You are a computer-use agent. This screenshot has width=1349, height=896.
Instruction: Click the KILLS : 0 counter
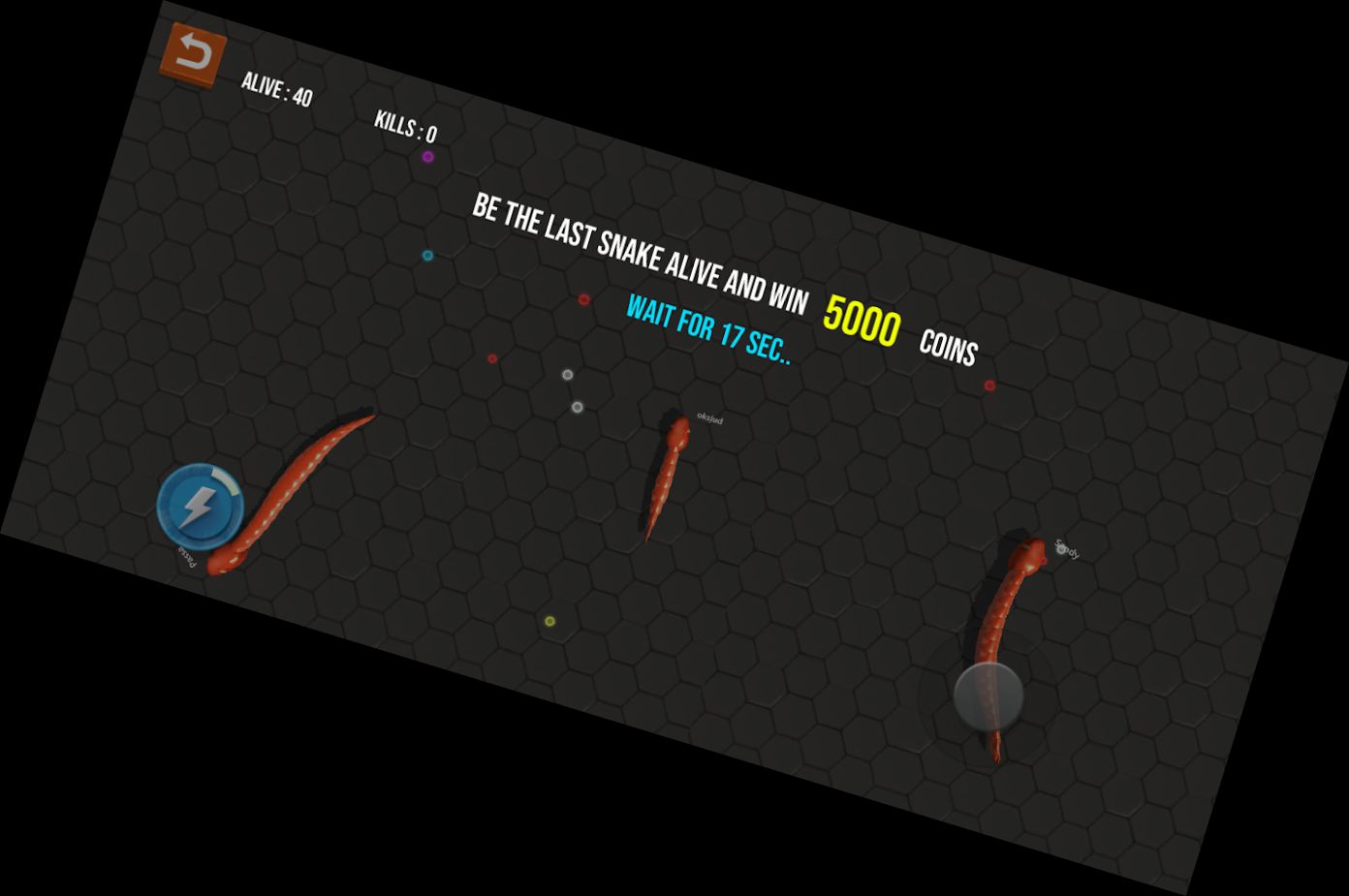coord(404,127)
